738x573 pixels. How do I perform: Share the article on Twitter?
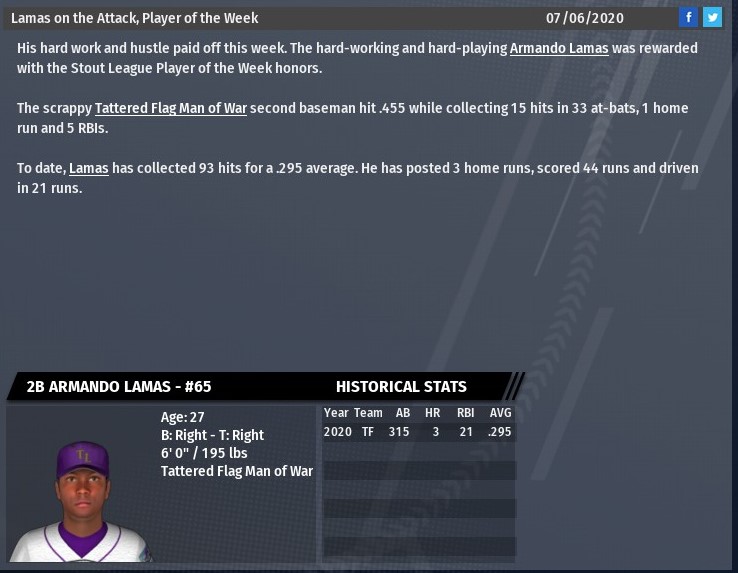click(712, 17)
